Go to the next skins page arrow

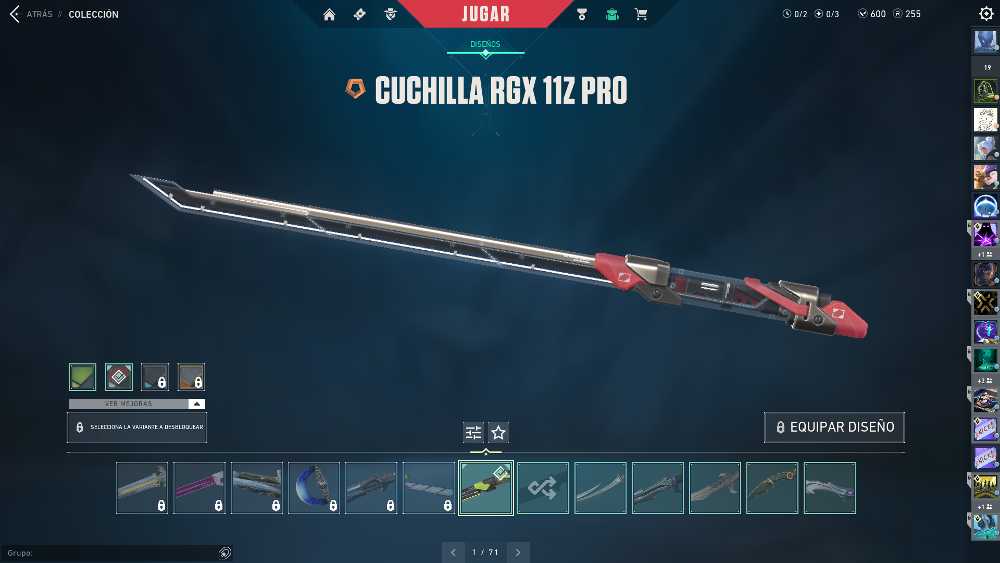point(518,552)
